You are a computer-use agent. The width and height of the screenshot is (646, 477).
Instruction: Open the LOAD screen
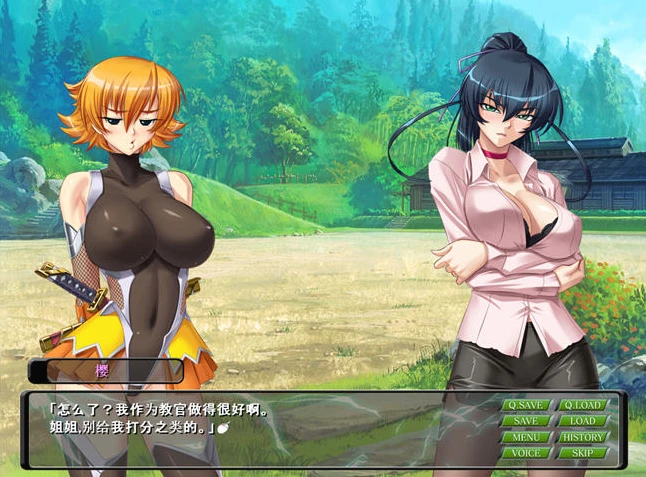(582, 421)
